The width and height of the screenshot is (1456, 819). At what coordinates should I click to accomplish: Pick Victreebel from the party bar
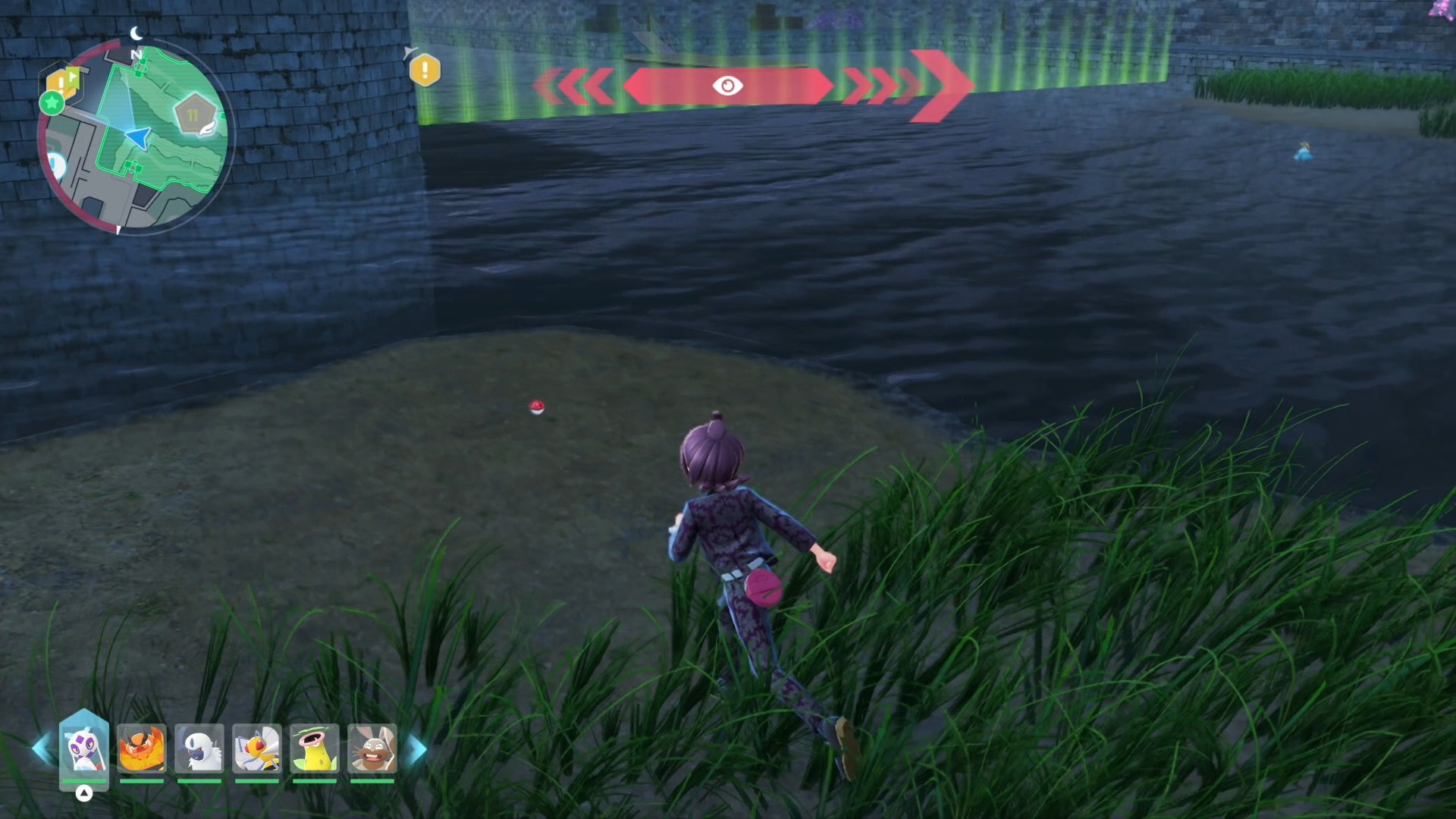click(x=315, y=748)
